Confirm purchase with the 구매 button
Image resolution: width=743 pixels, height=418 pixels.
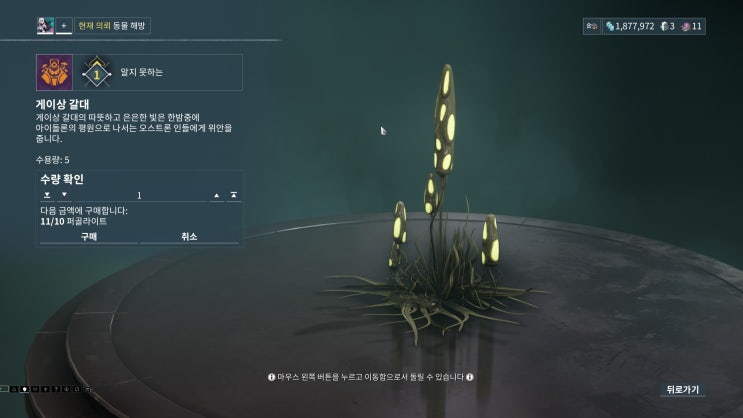pos(87,237)
